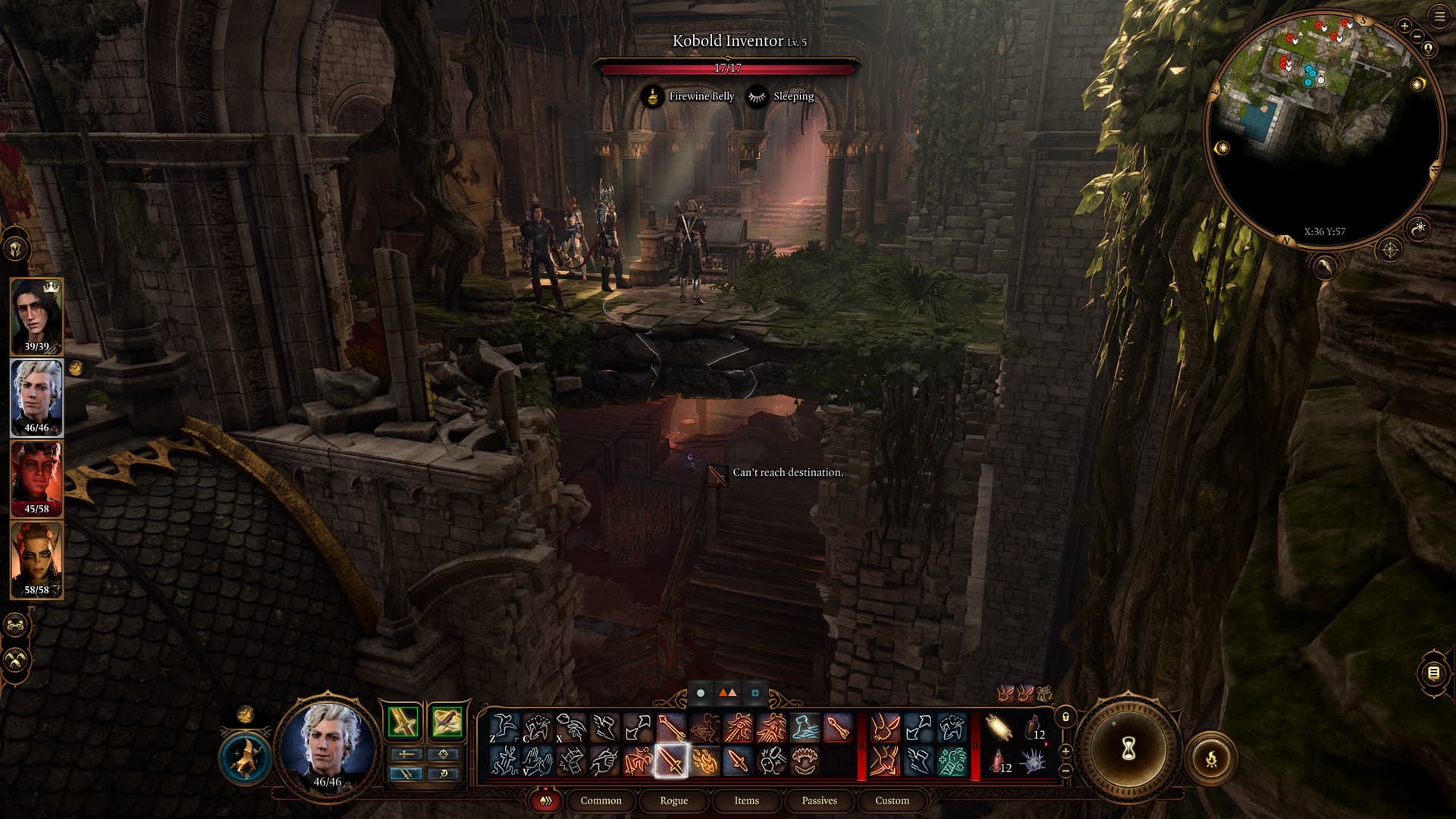End turn with the hourglass button

click(1128, 750)
